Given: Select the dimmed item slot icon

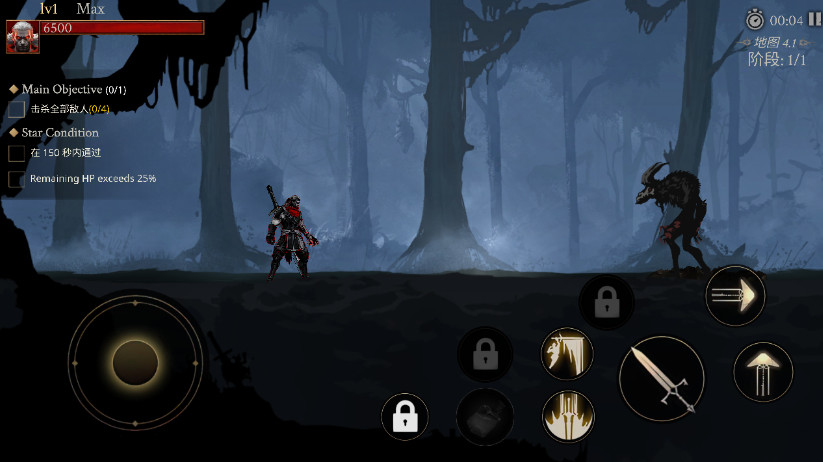Looking at the screenshot, I should point(485,417).
